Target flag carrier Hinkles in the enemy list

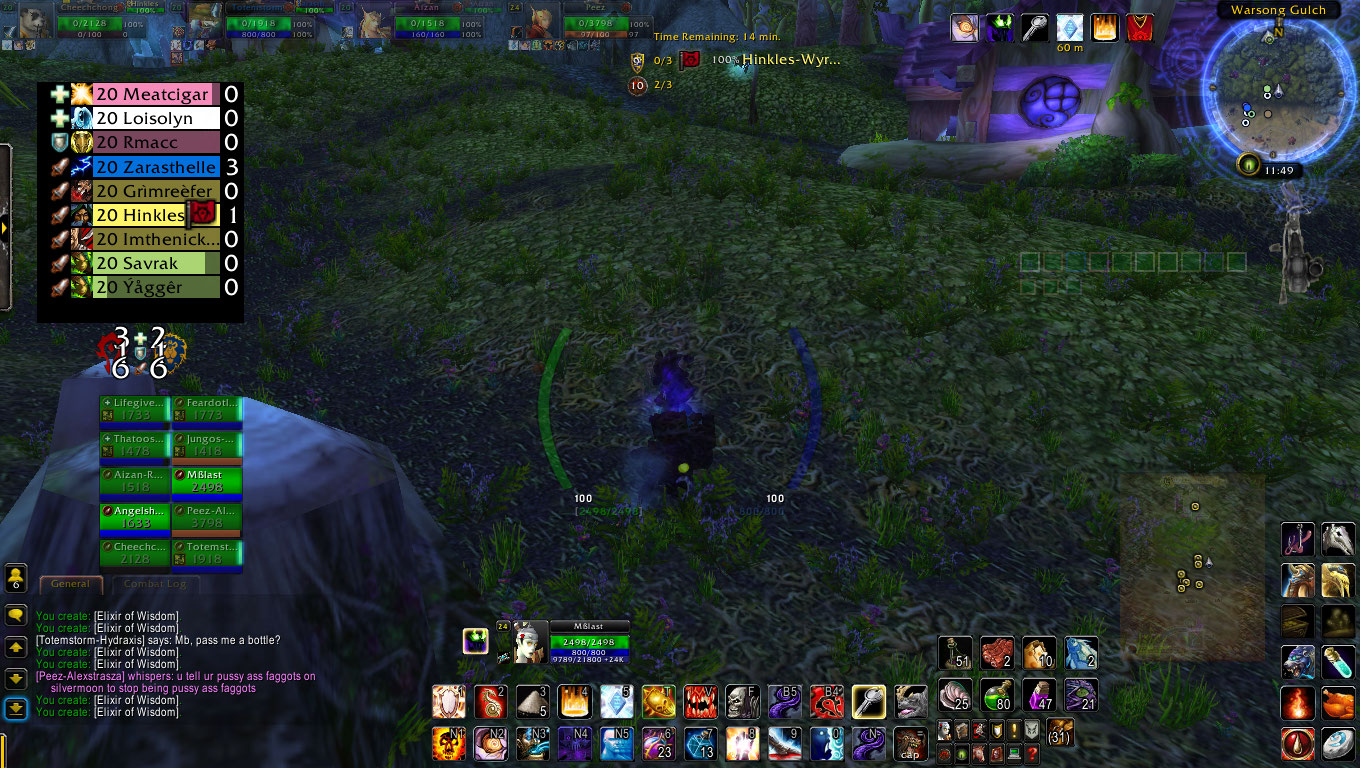point(140,215)
